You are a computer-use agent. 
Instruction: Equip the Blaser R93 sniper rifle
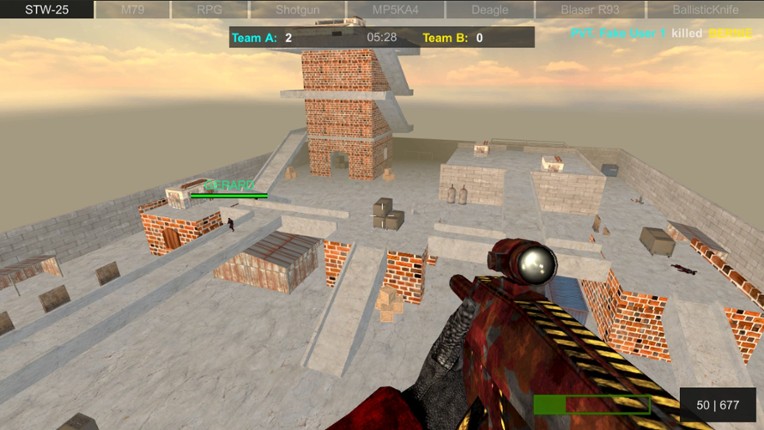589,9
